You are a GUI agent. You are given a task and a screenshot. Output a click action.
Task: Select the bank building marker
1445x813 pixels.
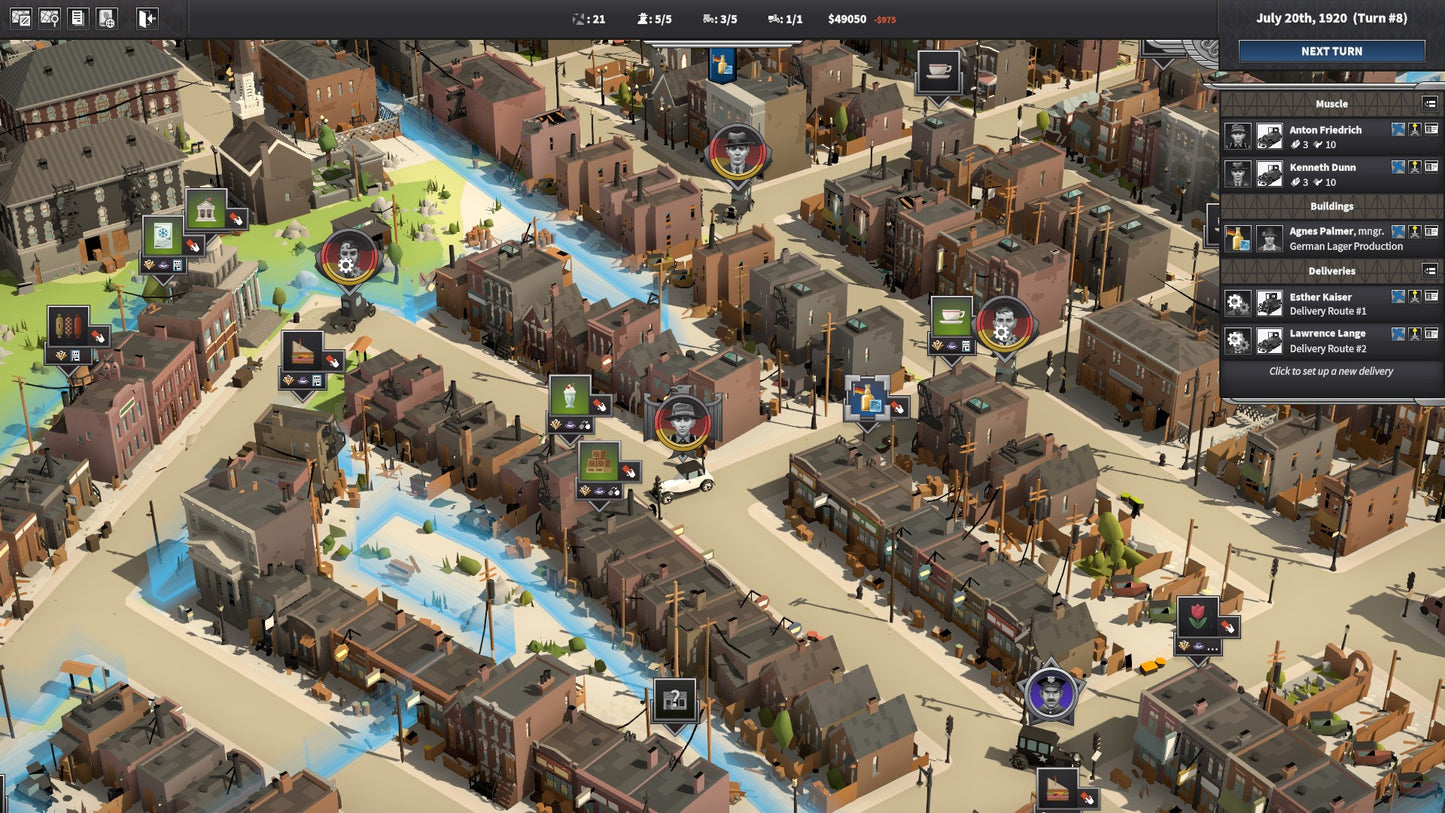pyautogui.click(x=205, y=210)
